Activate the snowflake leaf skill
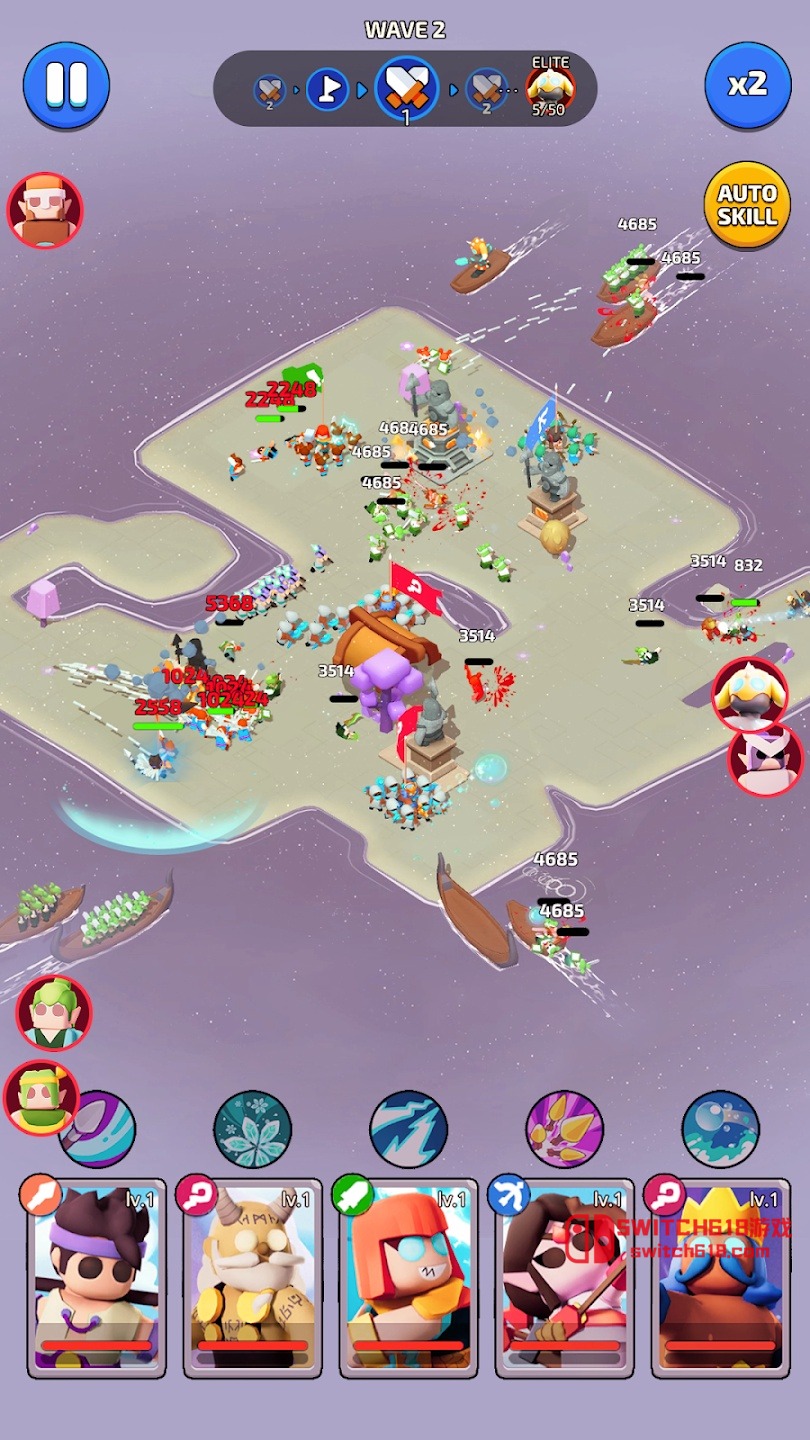Viewport: 810px width, 1440px height. point(252,1129)
